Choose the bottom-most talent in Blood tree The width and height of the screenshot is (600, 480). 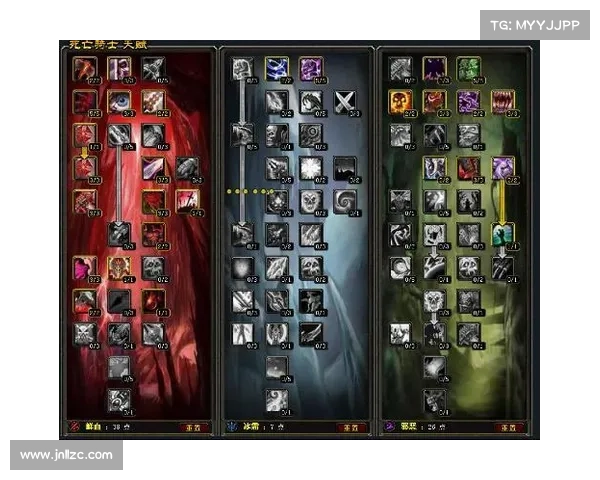(120, 400)
